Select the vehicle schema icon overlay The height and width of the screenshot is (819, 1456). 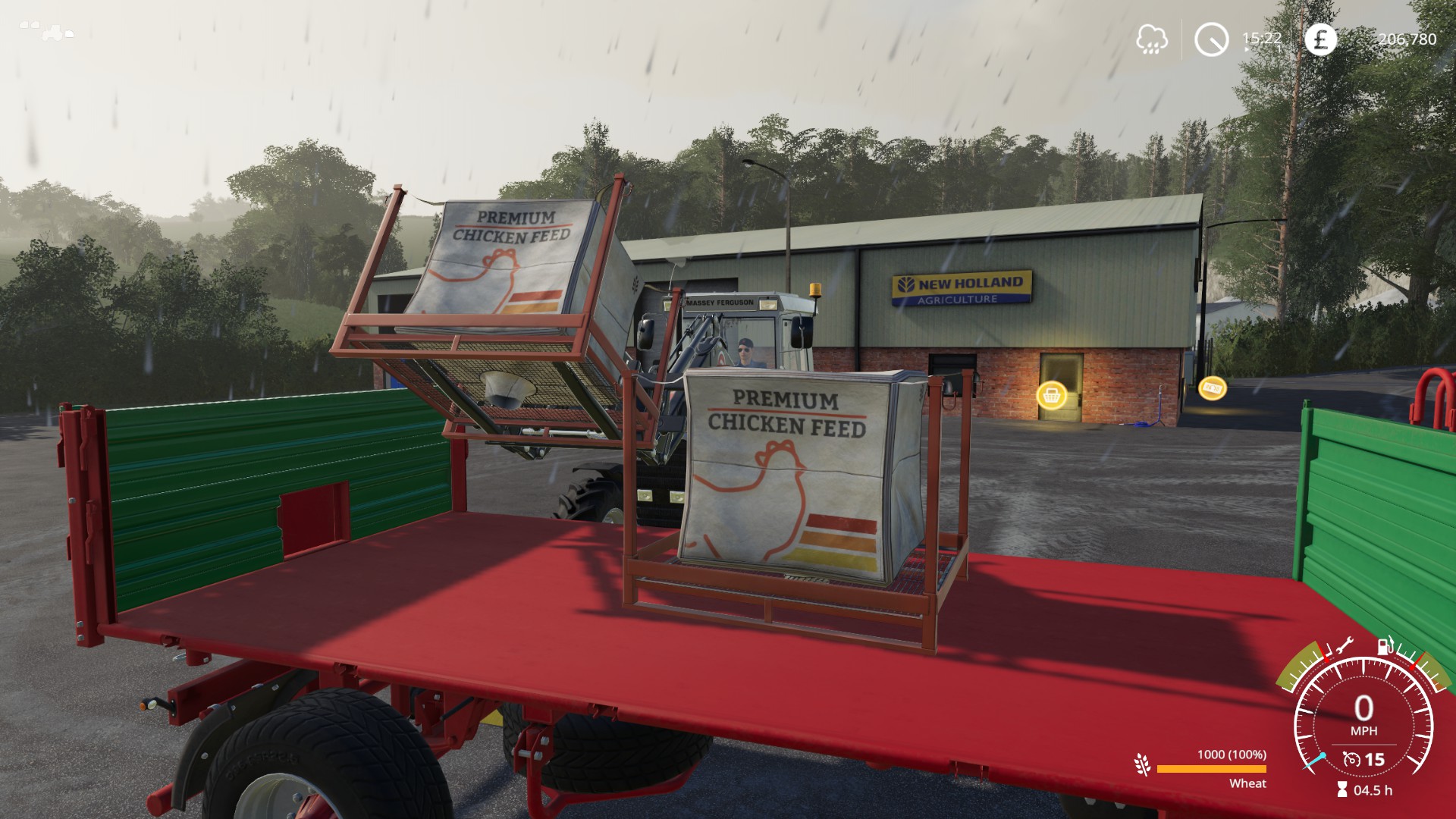pos(47,31)
